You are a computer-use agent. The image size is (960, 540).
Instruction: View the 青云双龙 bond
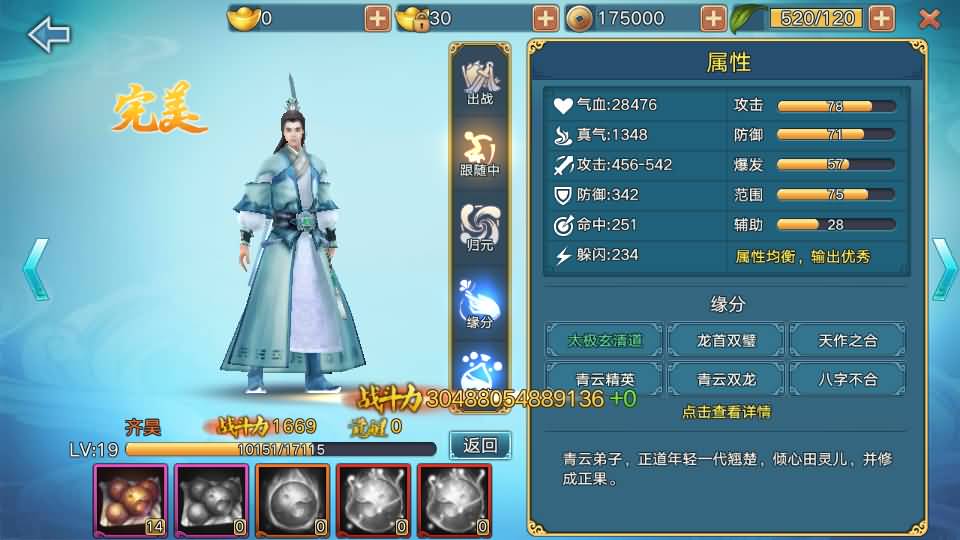[x=726, y=380]
